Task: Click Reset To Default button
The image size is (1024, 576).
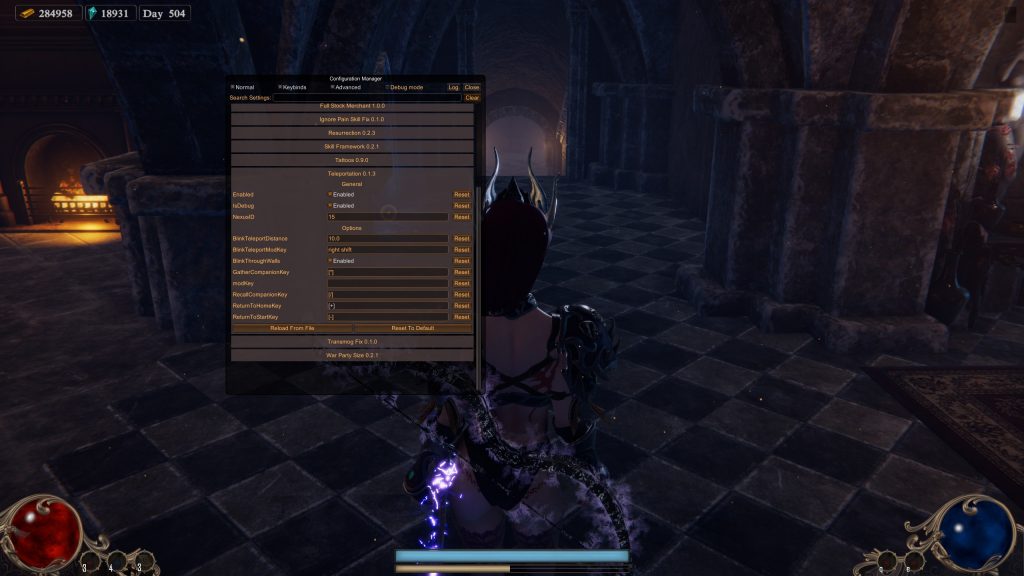Action: pos(412,328)
